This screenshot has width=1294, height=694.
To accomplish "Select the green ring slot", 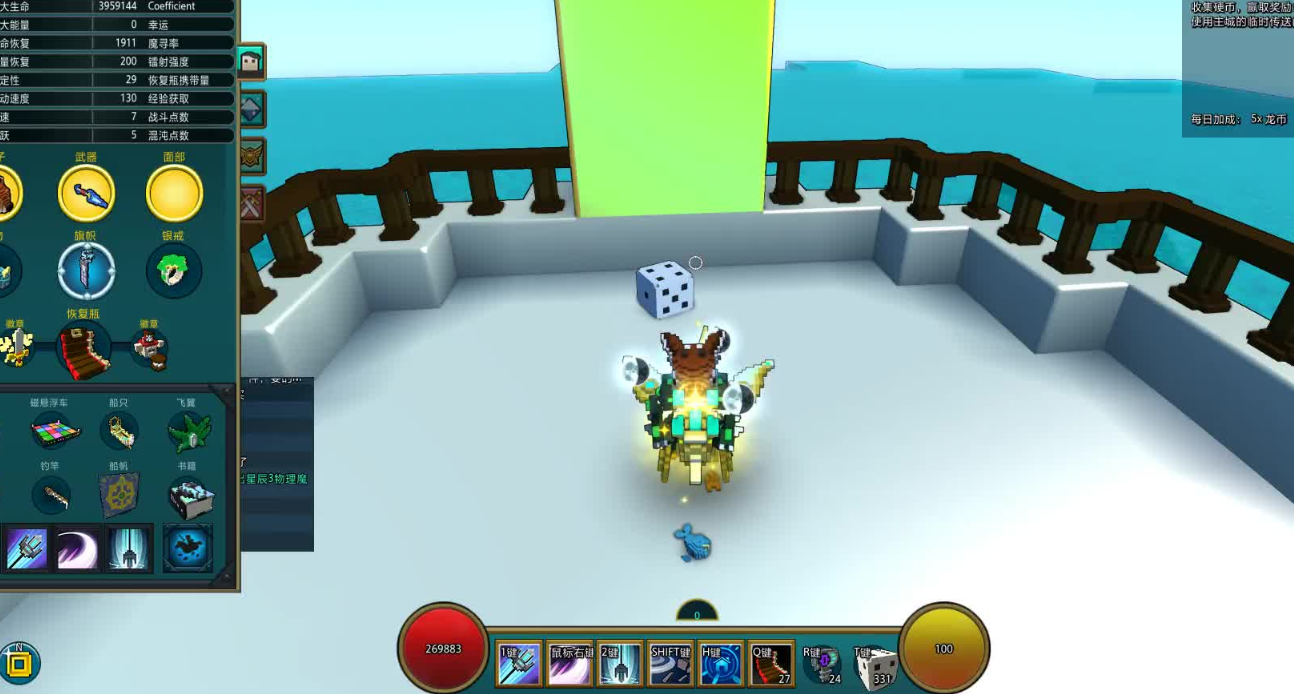I will pos(174,271).
